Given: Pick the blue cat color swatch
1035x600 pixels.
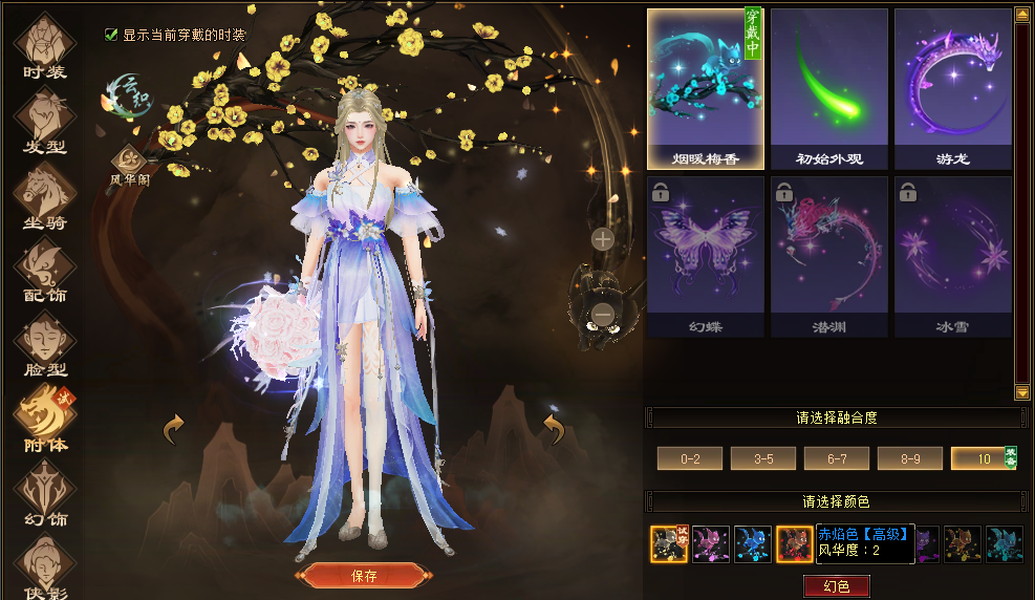Looking at the screenshot, I should click(x=753, y=544).
